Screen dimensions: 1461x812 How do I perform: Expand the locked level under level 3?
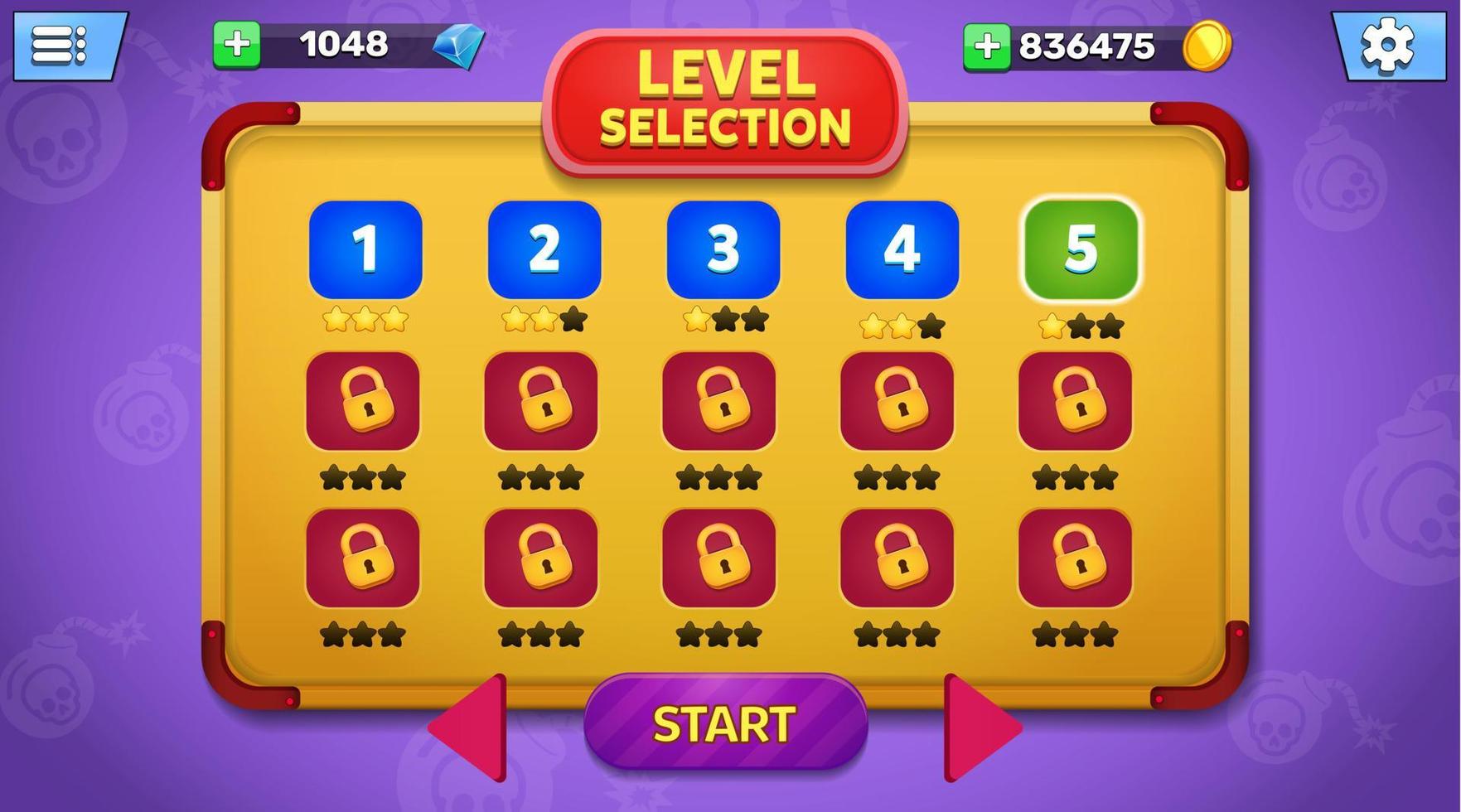click(723, 402)
